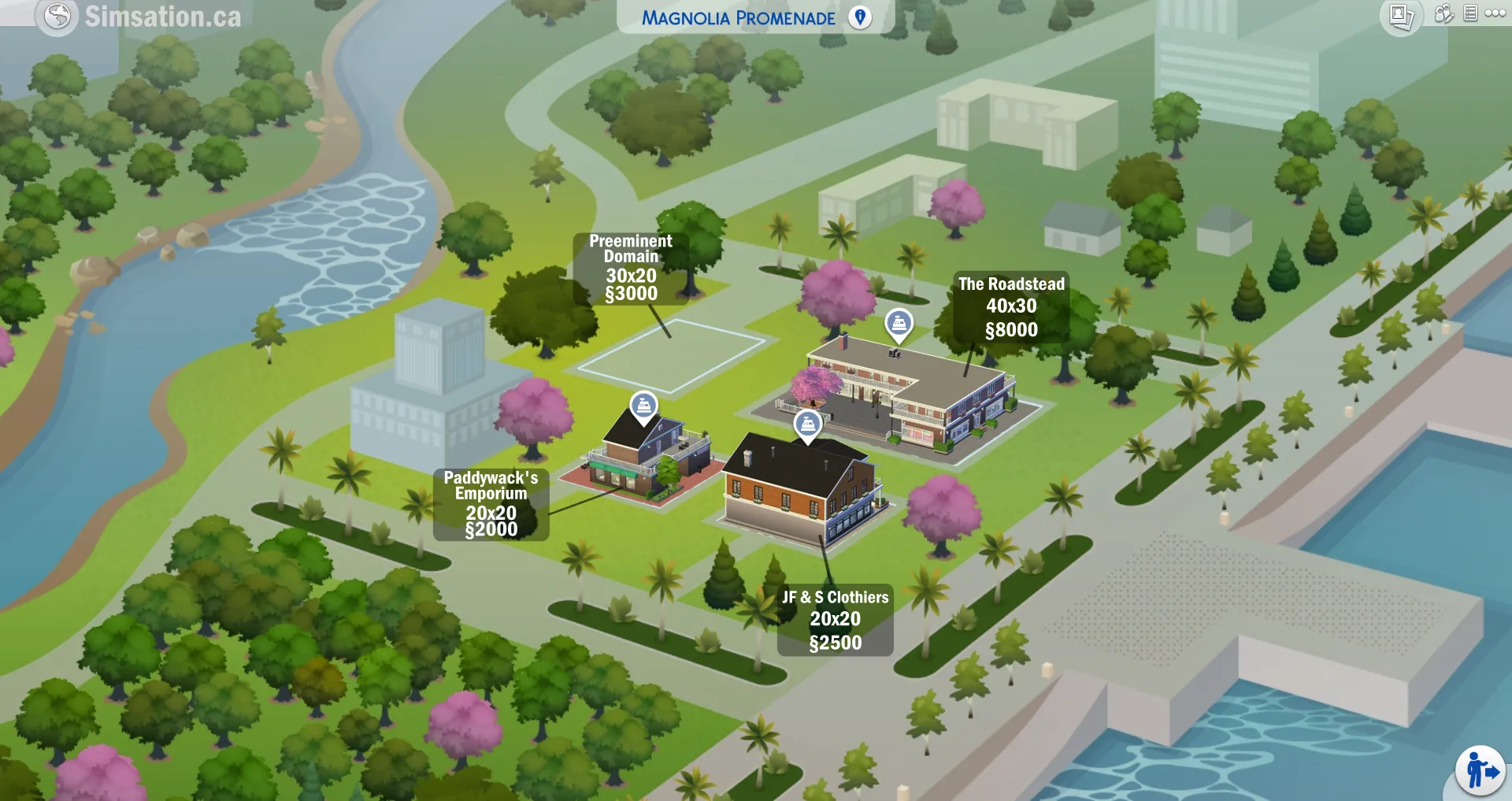Click the Paddywack's Emporium label

491,504
